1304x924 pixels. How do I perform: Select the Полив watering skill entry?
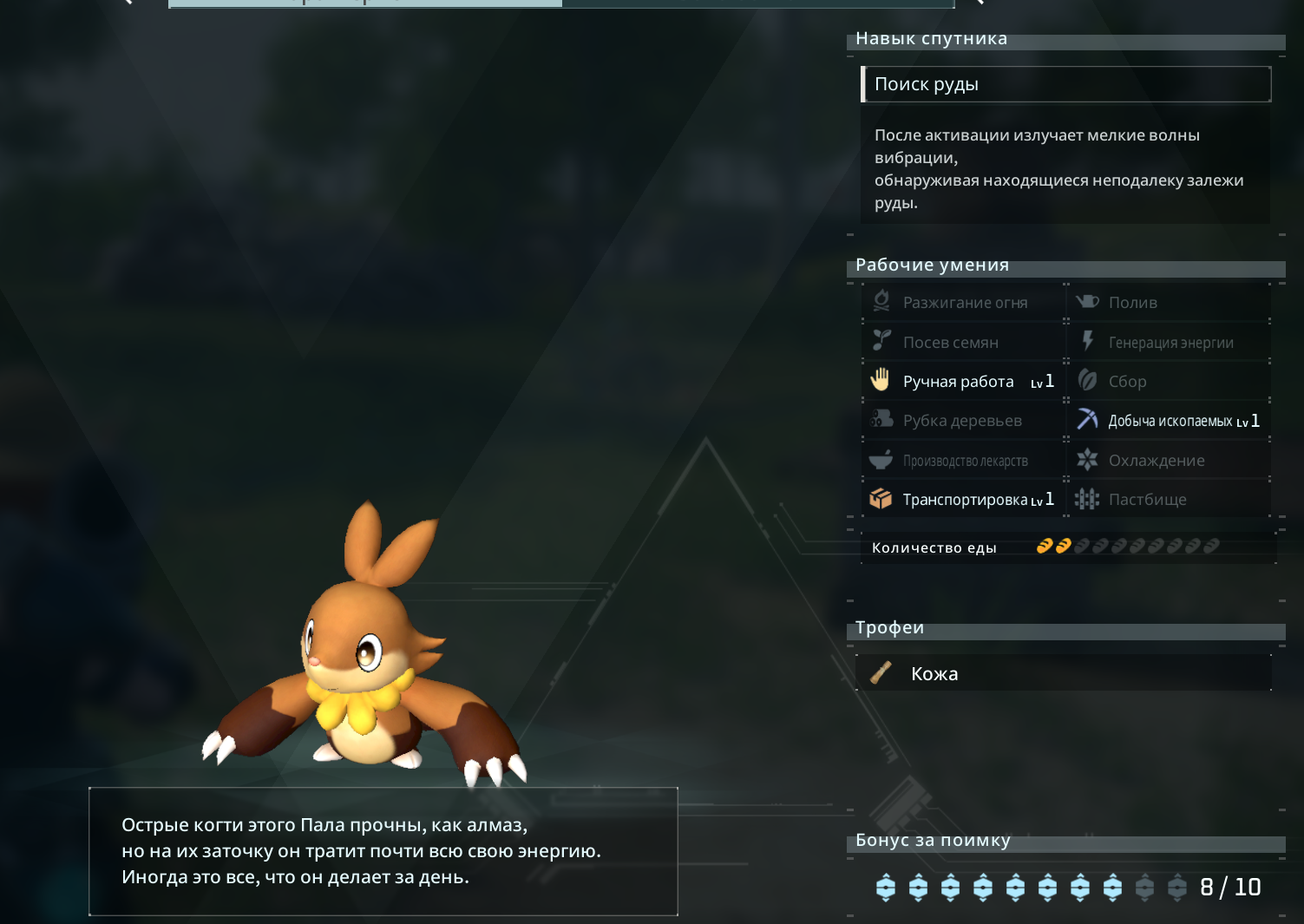coord(1170,303)
